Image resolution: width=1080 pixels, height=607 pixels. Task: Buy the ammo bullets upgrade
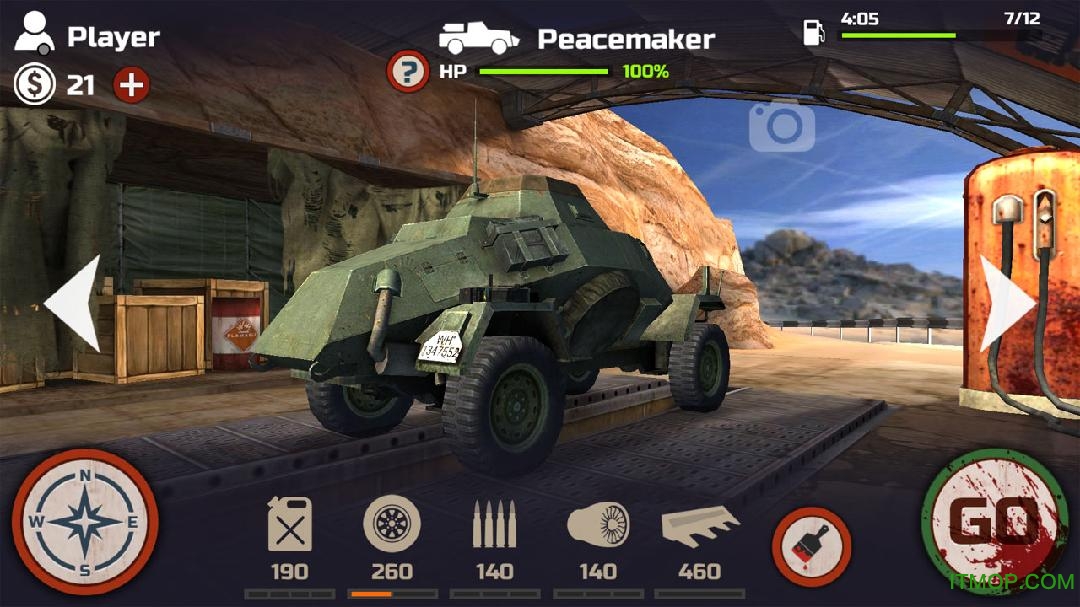click(x=494, y=526)
